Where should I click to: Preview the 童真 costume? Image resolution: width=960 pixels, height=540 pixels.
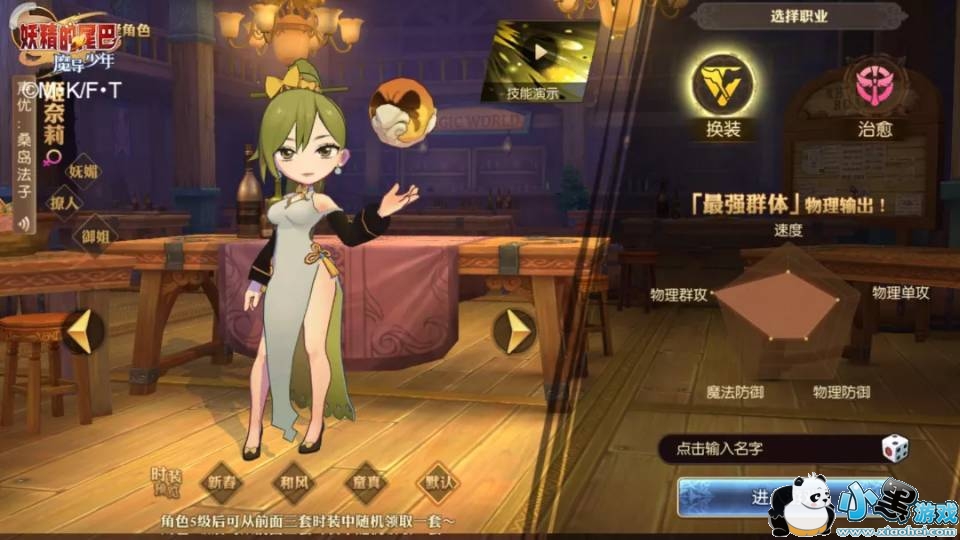pyautogui.click(x=367, y=482)
